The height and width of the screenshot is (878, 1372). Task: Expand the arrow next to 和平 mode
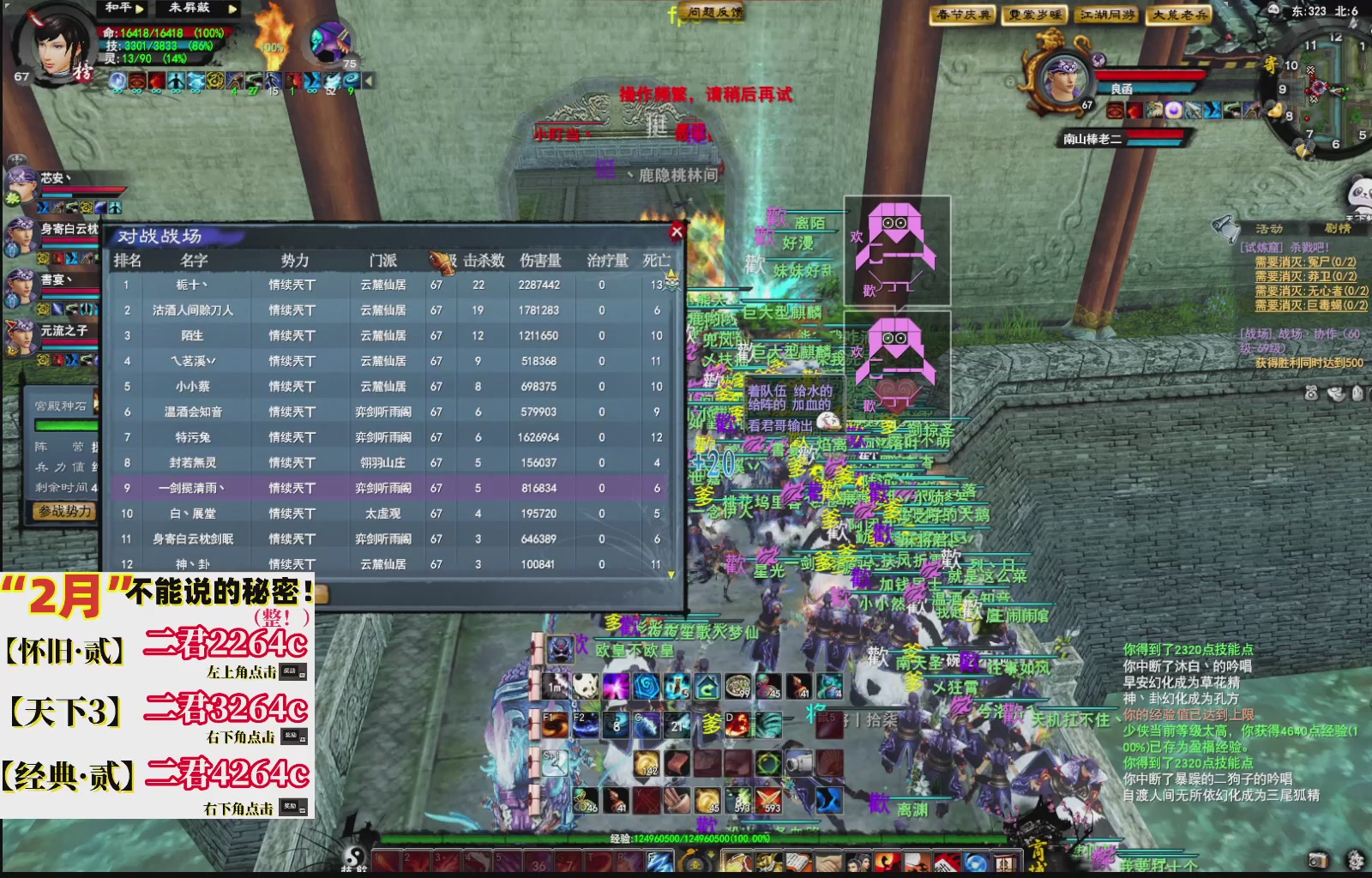point(140,9)
